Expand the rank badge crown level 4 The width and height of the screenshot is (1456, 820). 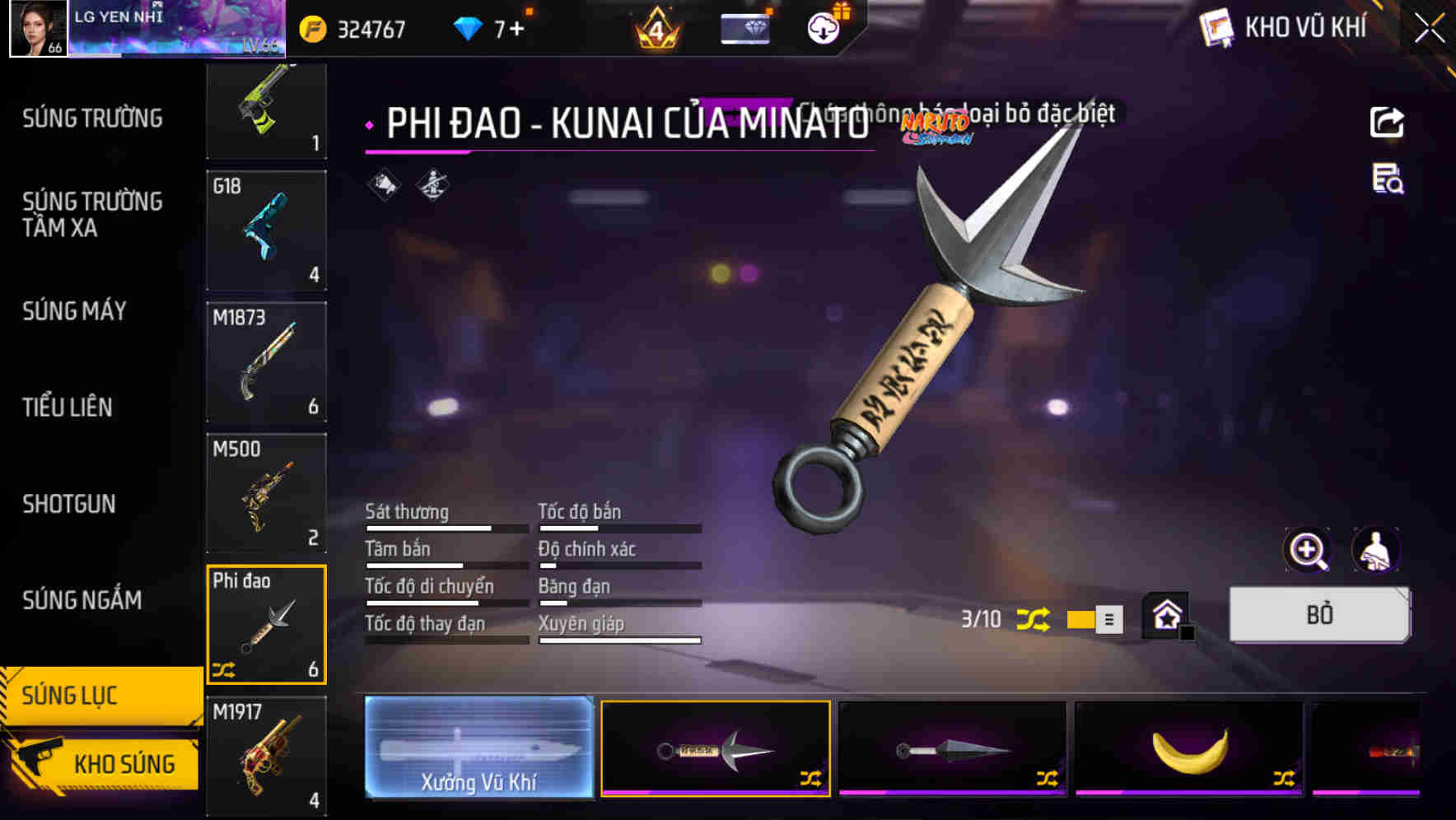click(657, 27)
